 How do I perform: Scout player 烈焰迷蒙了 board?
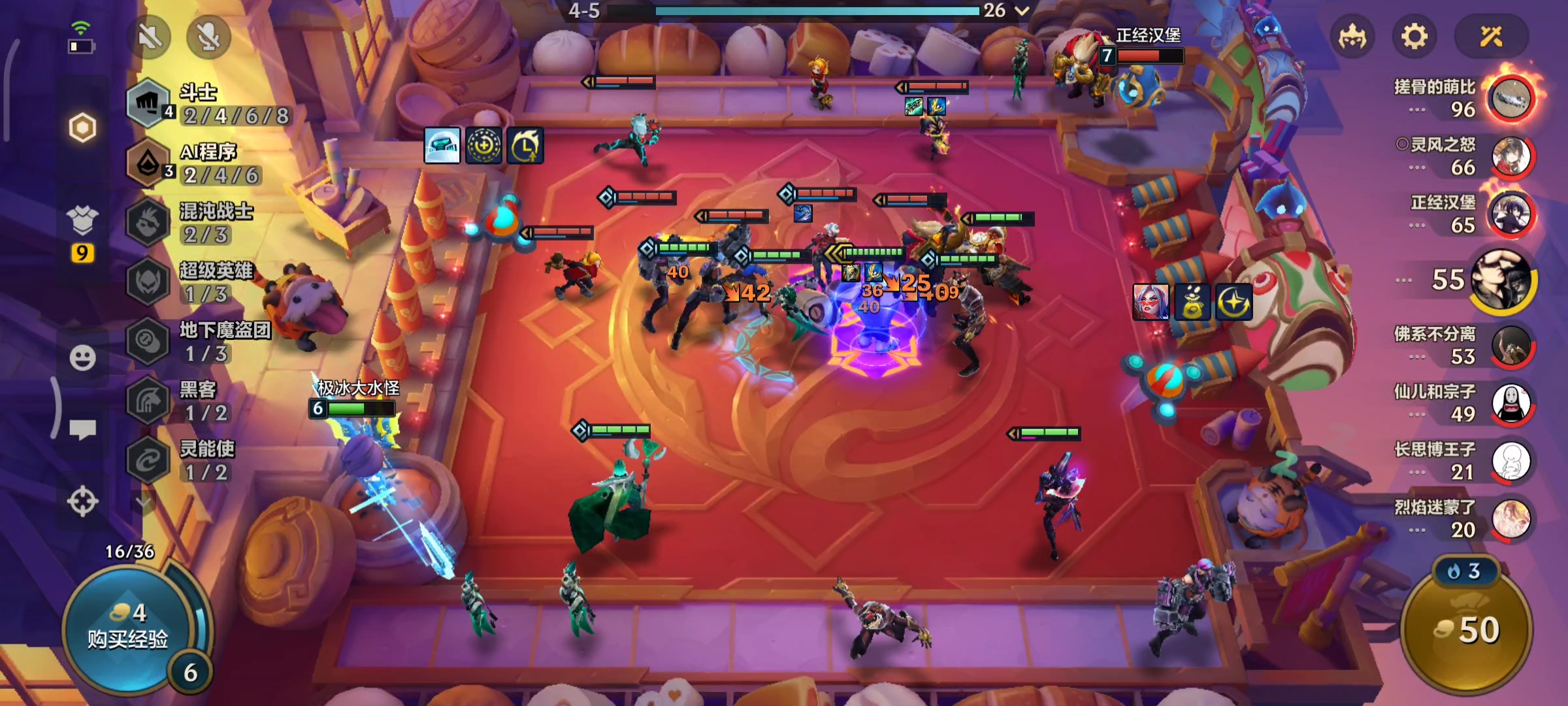(1511, 519)
